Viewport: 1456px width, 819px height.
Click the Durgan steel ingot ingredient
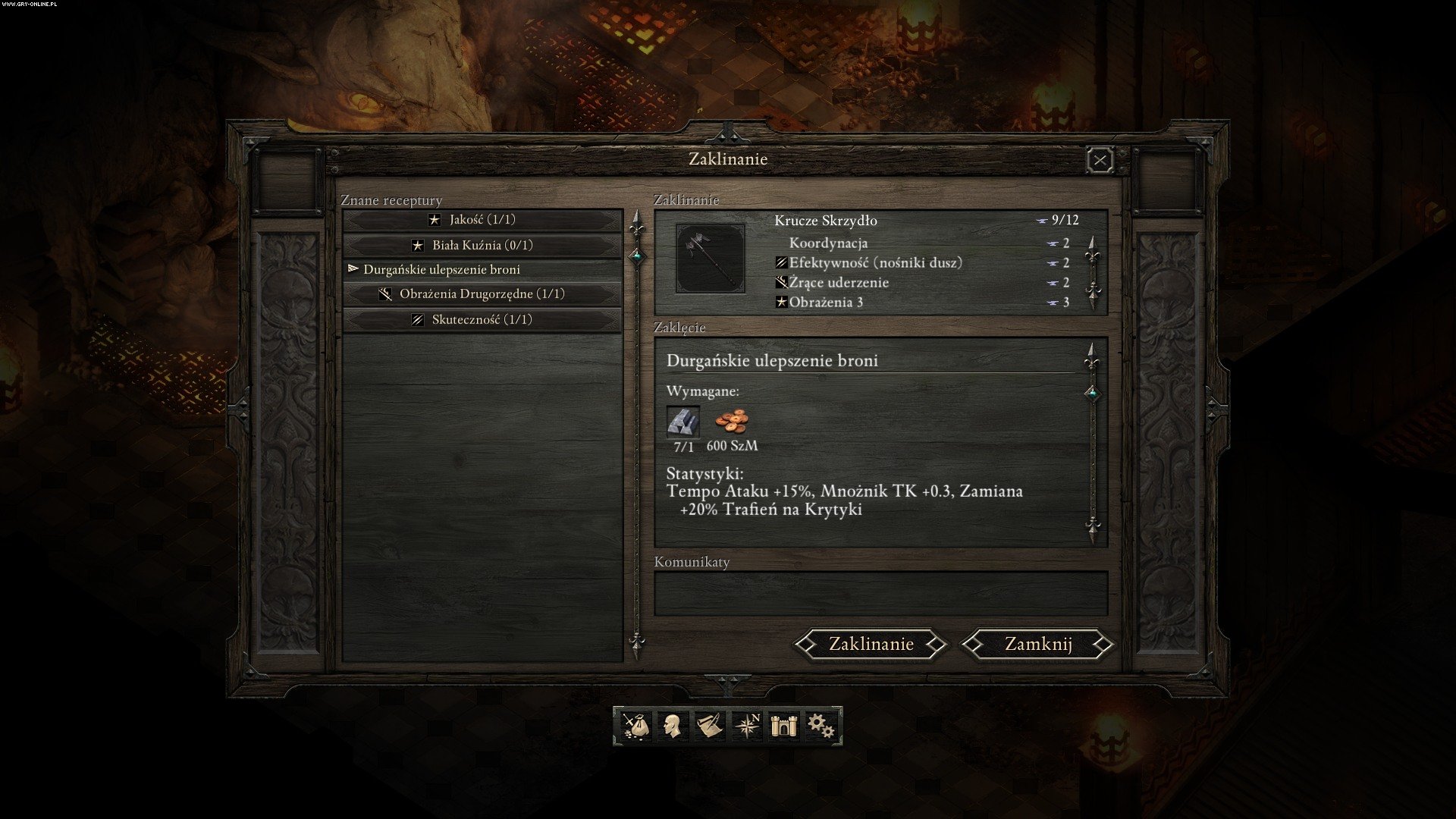(683, 422)
